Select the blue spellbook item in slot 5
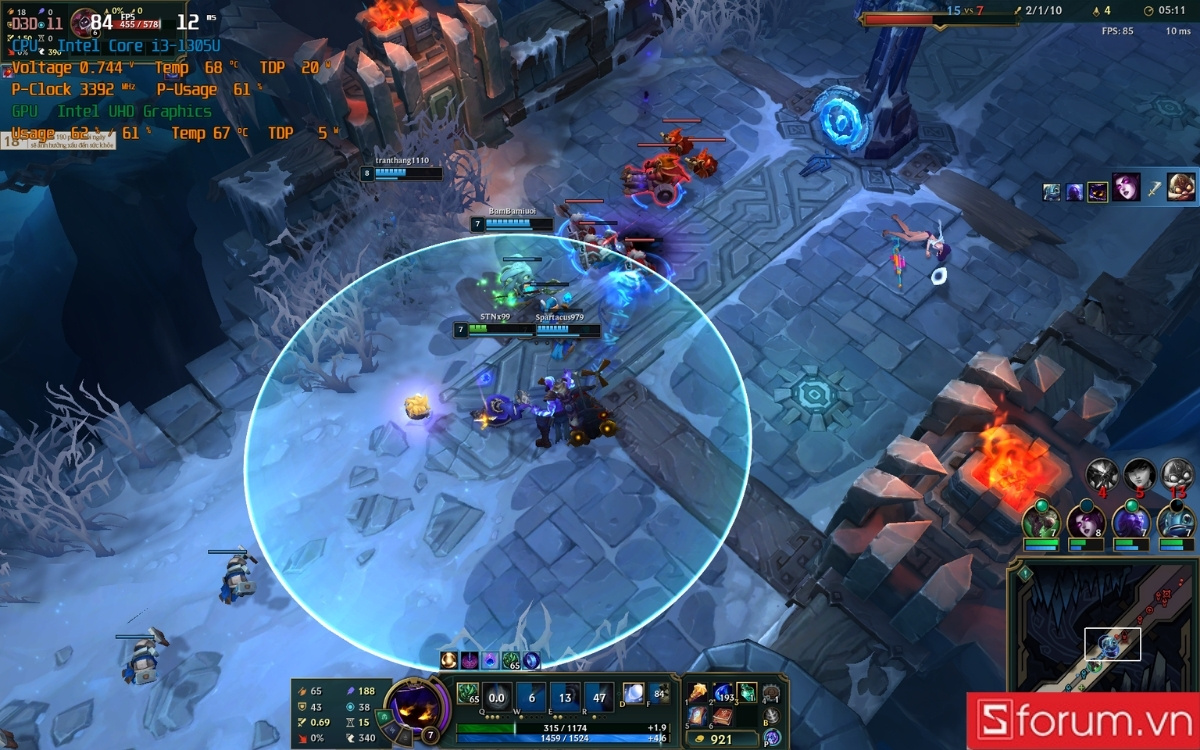The image size is (1200, 750). point(696,717)
